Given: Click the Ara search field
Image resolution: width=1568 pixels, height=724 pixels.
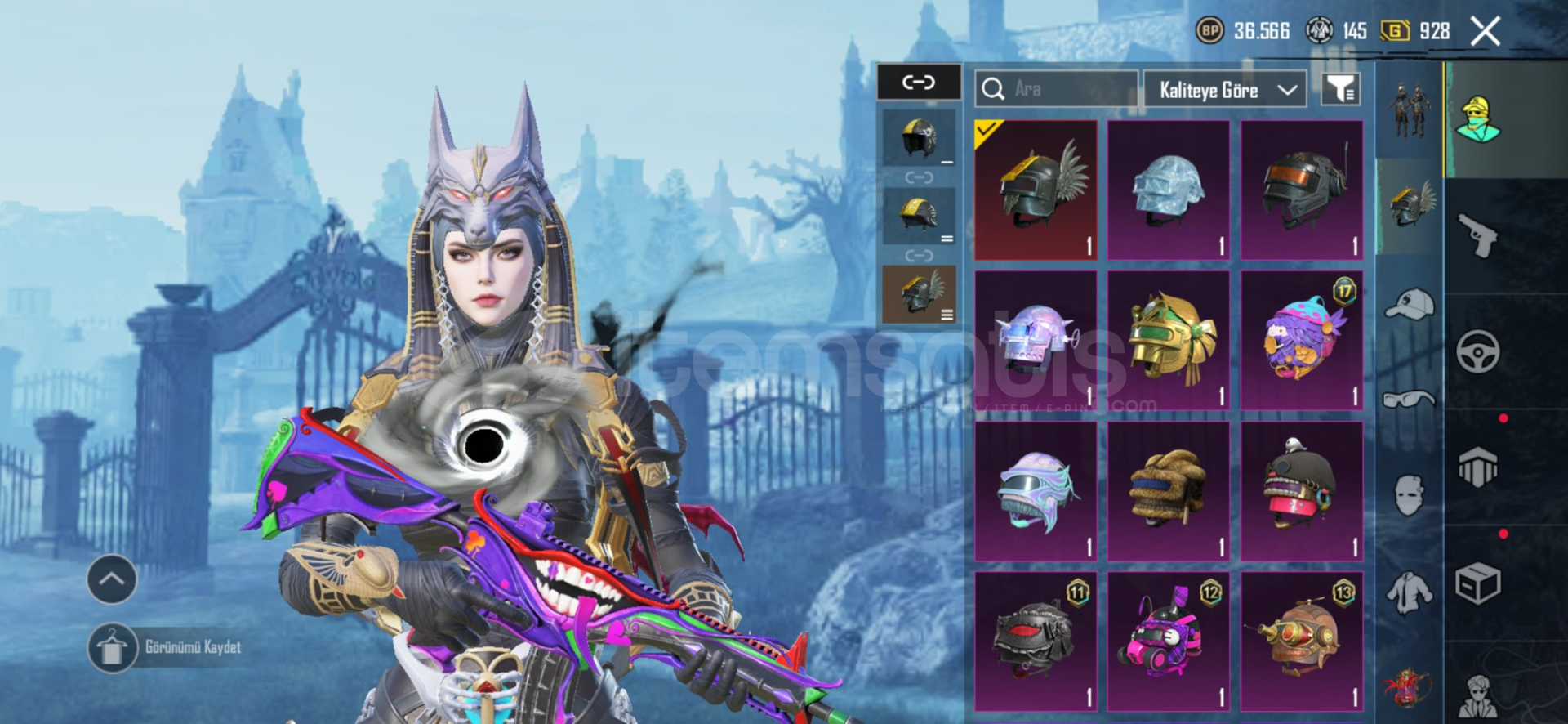Looking at the screenshot, I should coord(1063,88).
